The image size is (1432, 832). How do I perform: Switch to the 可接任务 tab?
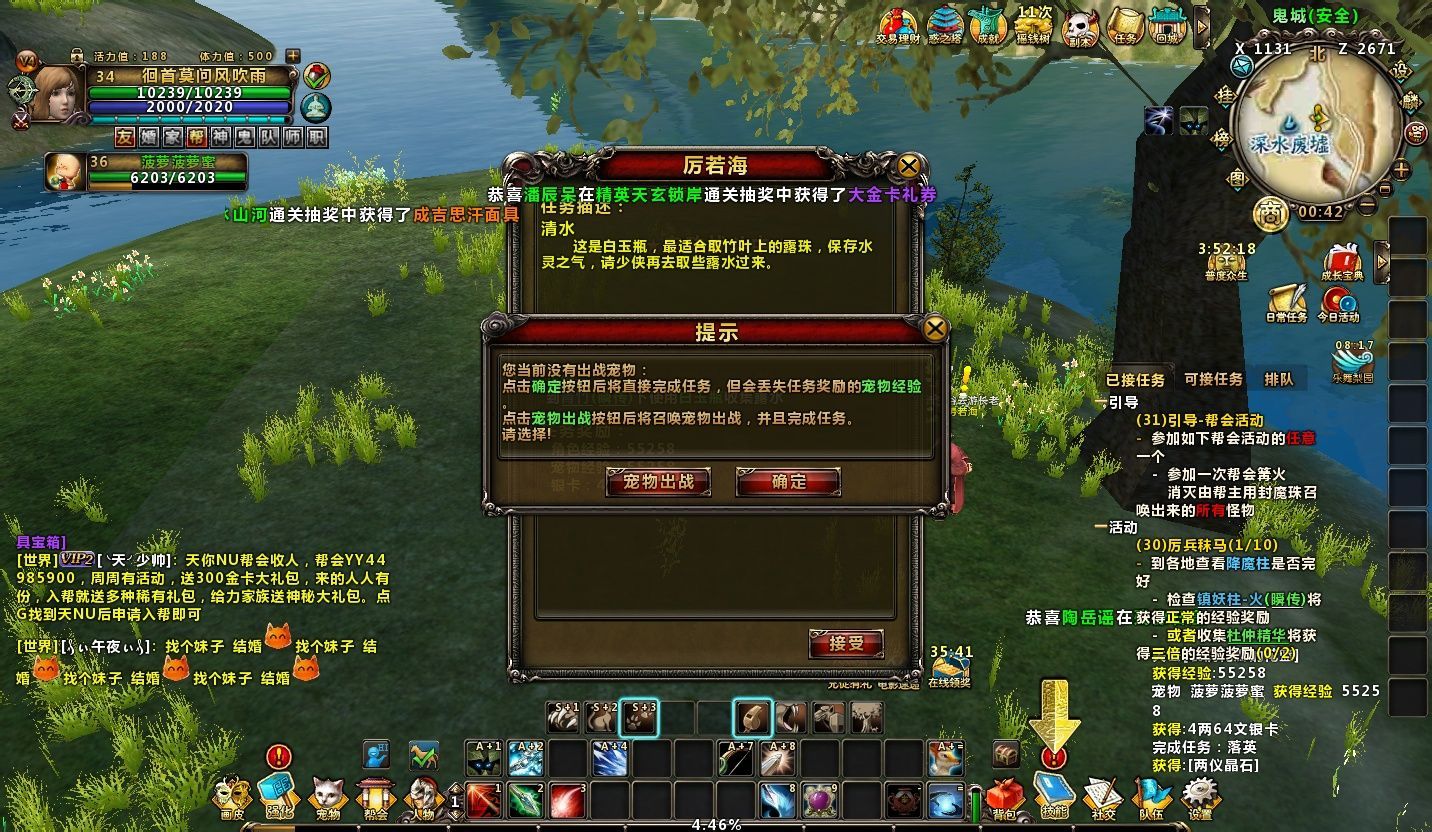pos(1213,380)
